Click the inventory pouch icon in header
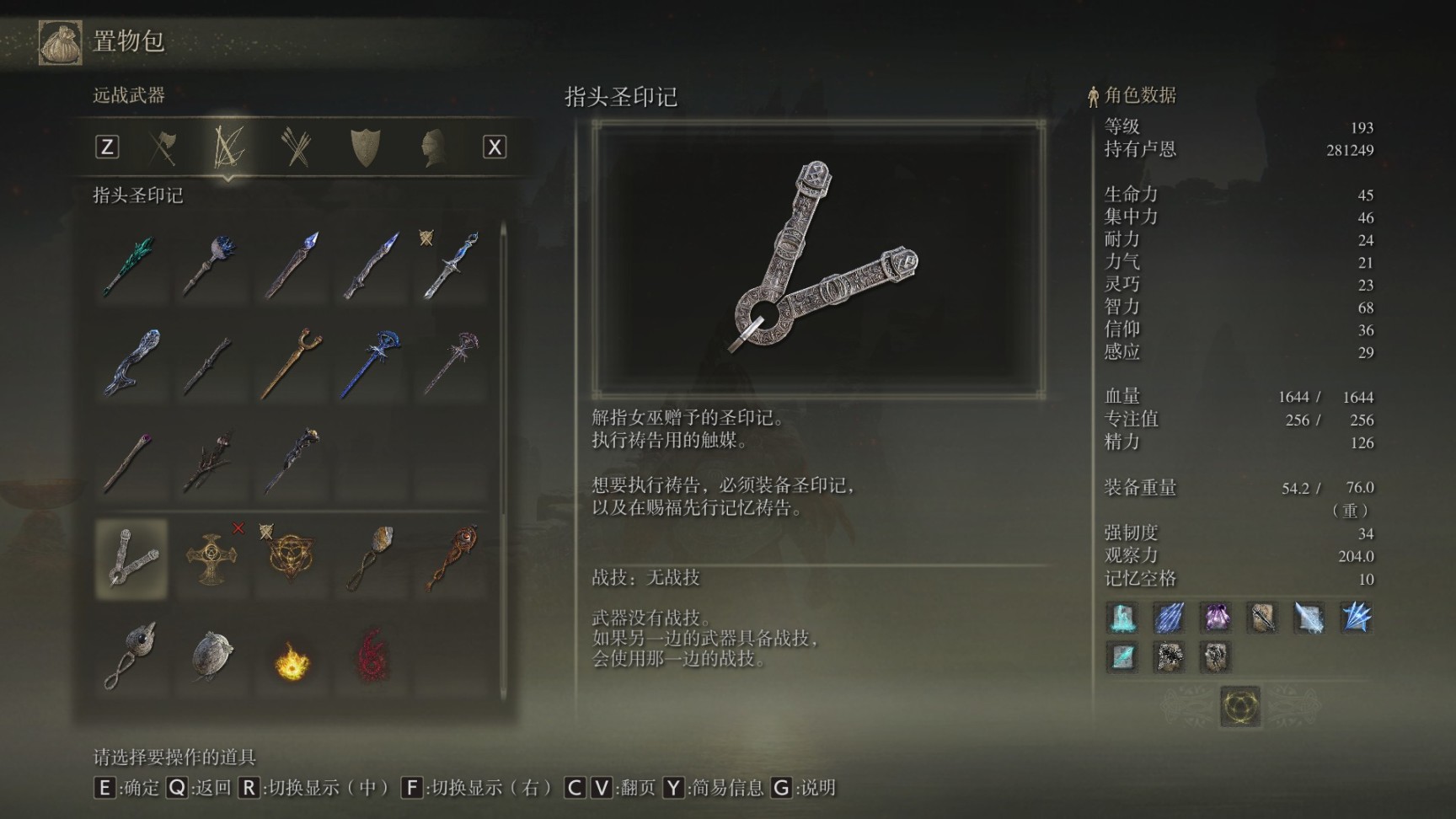This screenshot has width=1456, height=819. click(60, 42)
